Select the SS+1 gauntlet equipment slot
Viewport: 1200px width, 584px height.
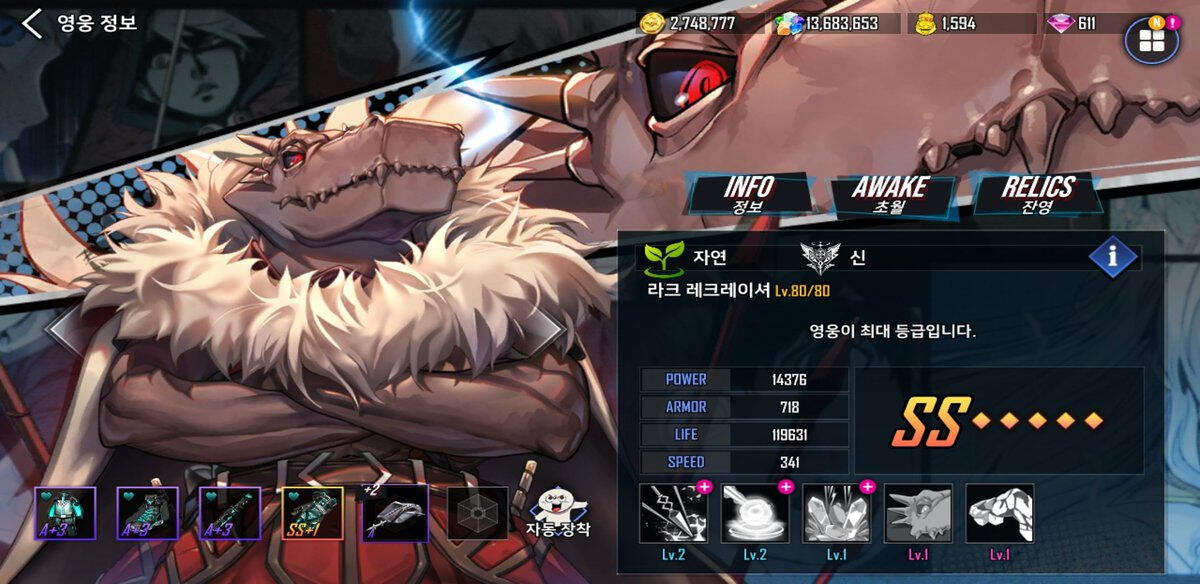(x=312, y=514)
